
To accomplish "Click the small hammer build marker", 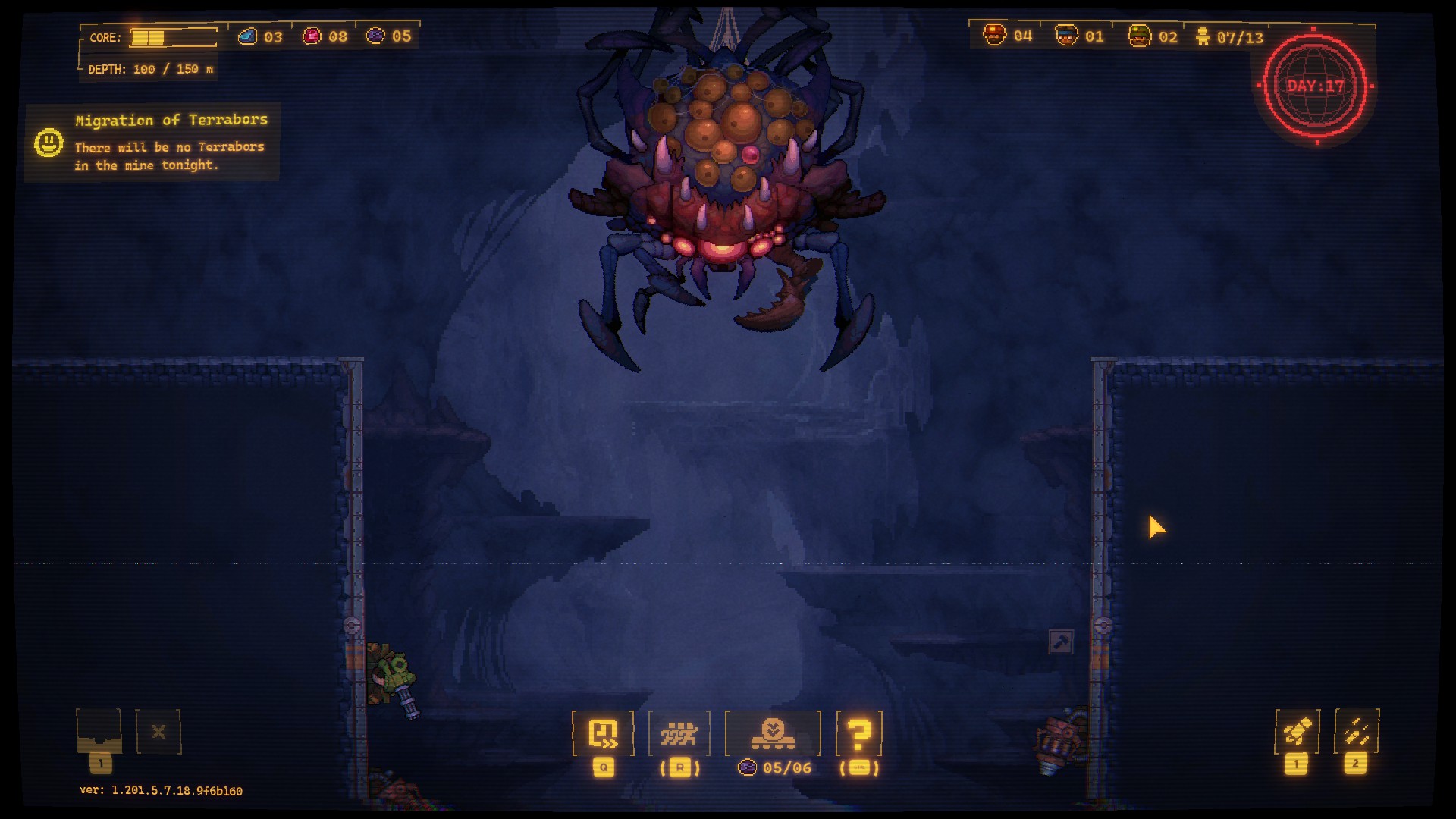I will [1060, 642].
